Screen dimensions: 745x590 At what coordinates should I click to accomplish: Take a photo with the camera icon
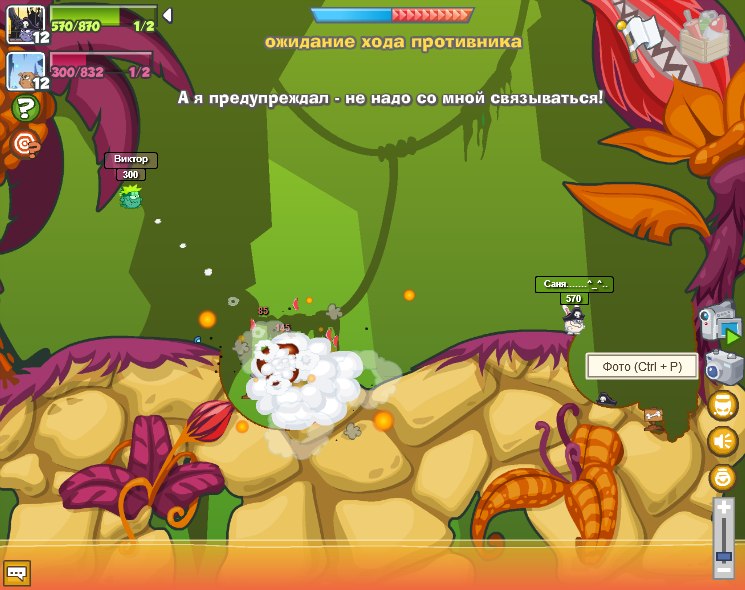(x=724, y=368)
